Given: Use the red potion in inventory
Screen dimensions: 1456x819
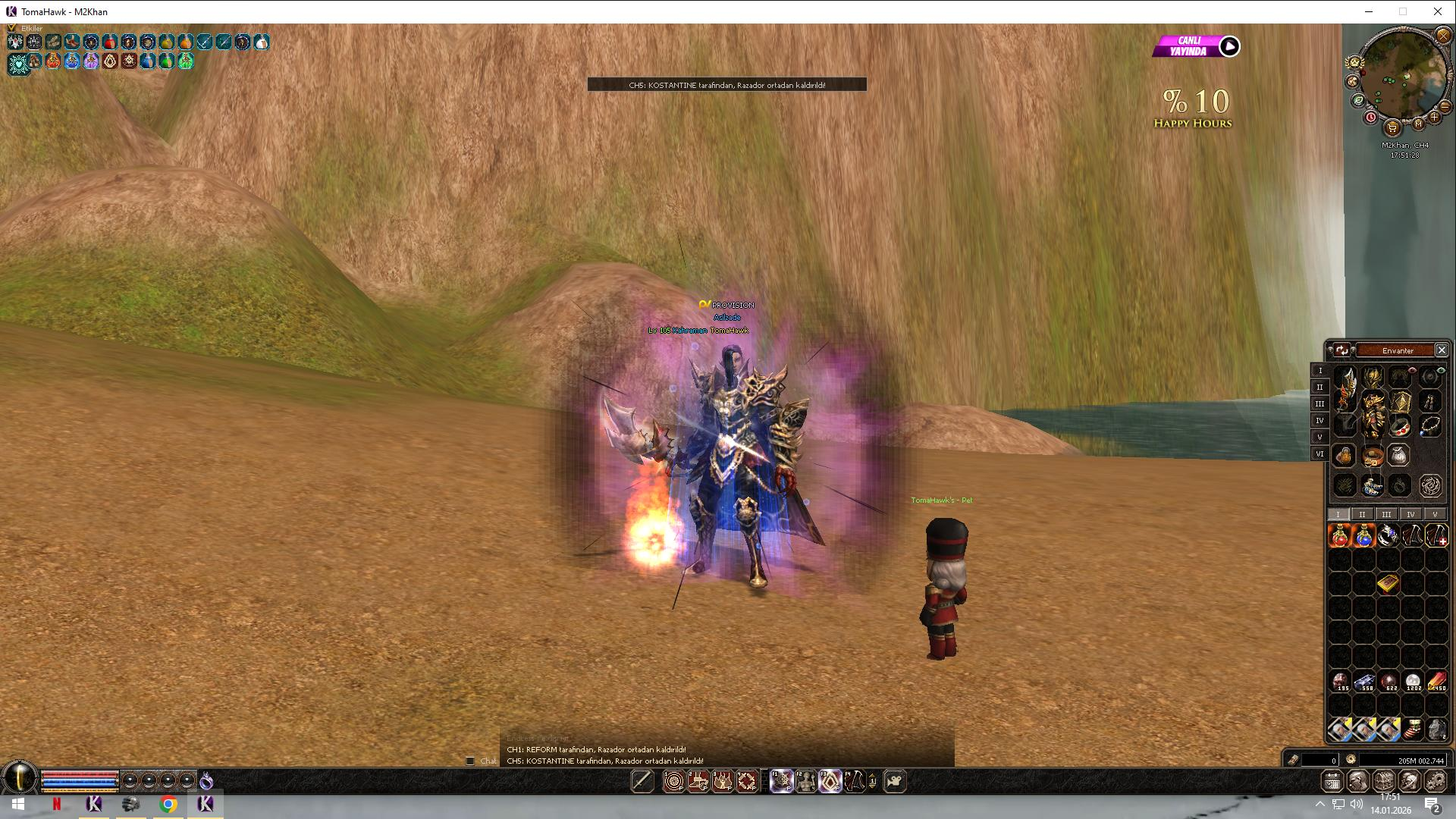Looking at the screenshot, I should tap(1340, 535).
